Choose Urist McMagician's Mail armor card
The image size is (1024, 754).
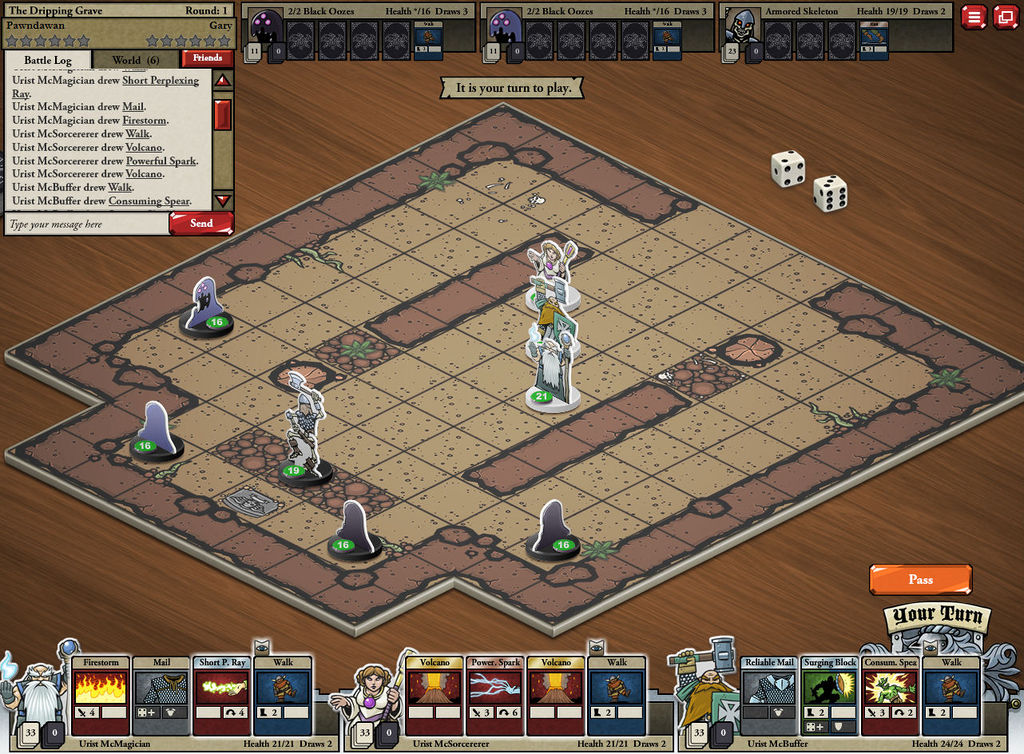(161, 695)
